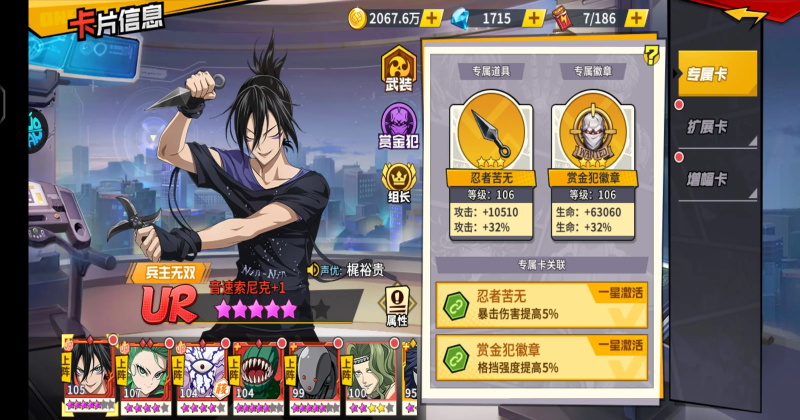Image resolution: width=800 pixels, height=420 pixels.
Task: Click the 忍者苦无 card link row
Action: [541, 302]
